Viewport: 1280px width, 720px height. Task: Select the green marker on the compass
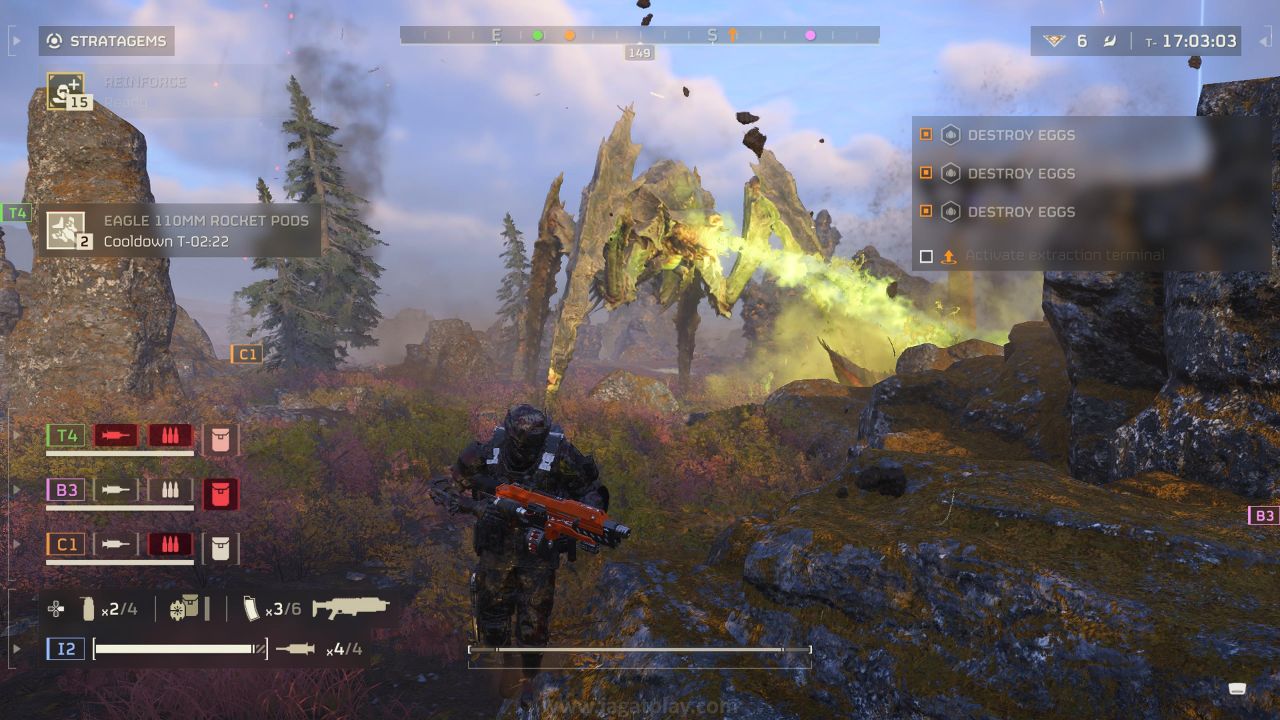click(x=537, y=35)
